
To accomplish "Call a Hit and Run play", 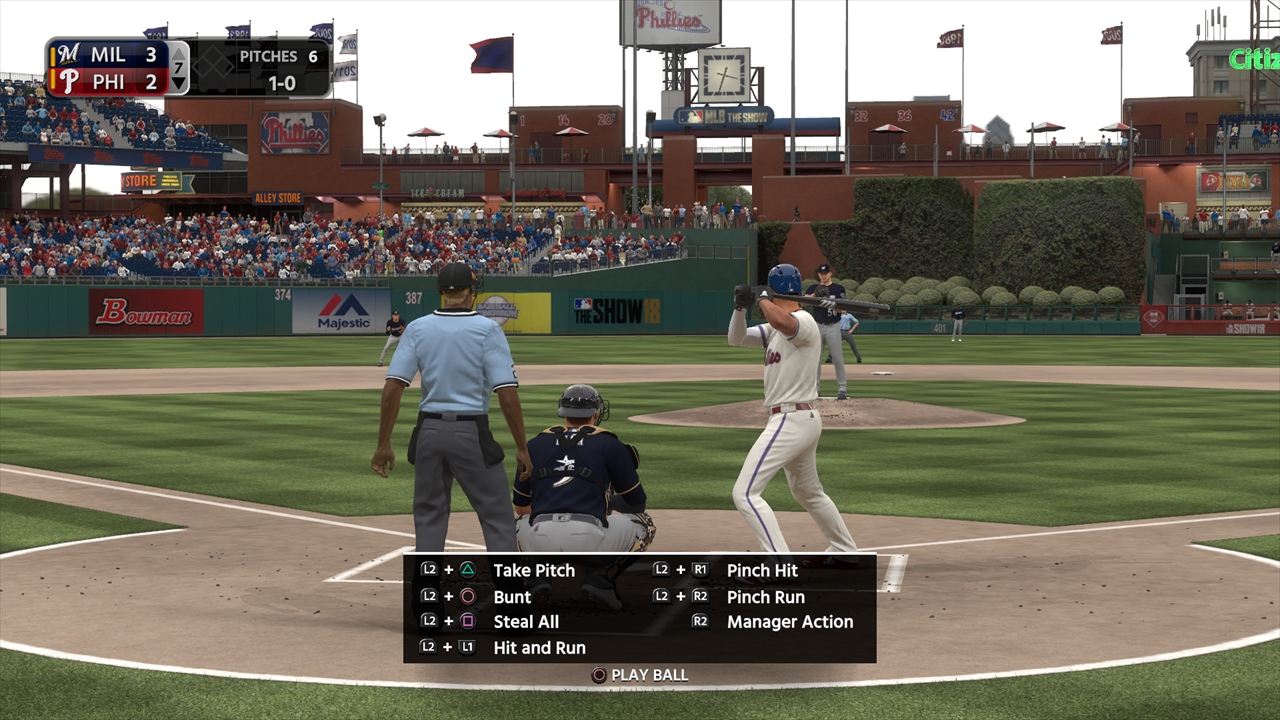I will point(539,648).
